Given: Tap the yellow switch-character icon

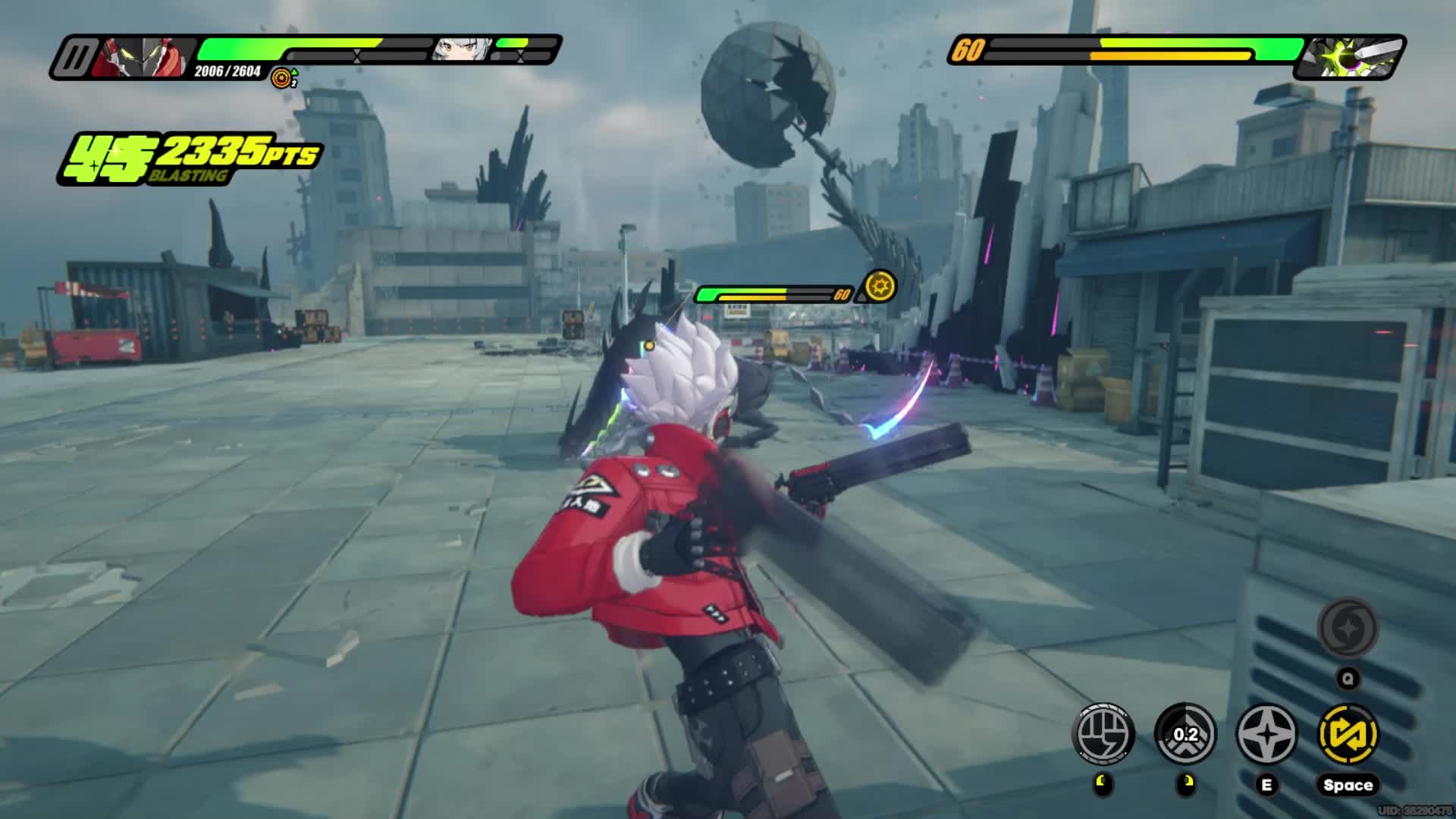Looking at the screenshot, I should (x=1348, y=733).
